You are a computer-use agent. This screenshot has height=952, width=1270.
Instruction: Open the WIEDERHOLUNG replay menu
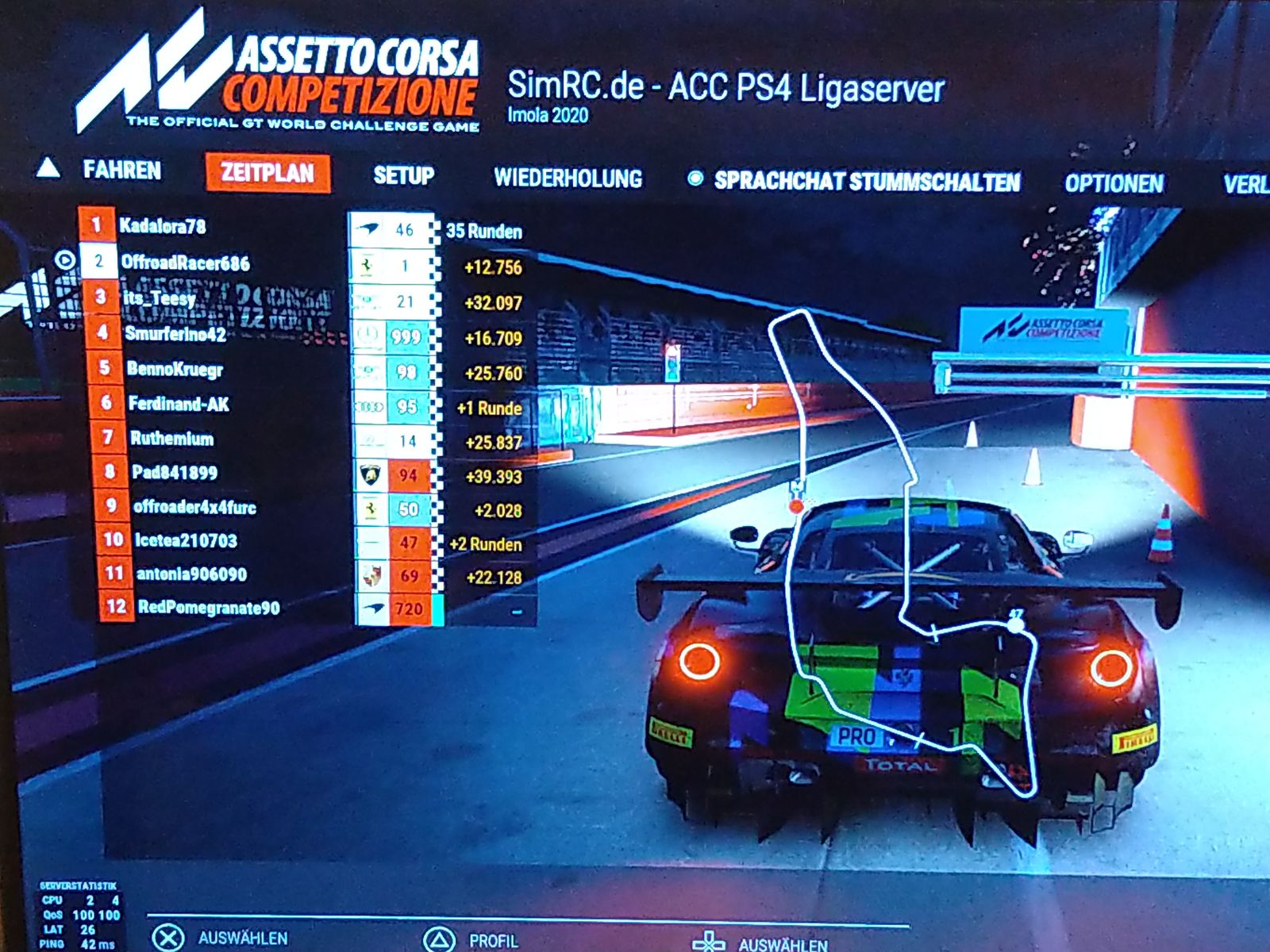[x=568, y=178]
